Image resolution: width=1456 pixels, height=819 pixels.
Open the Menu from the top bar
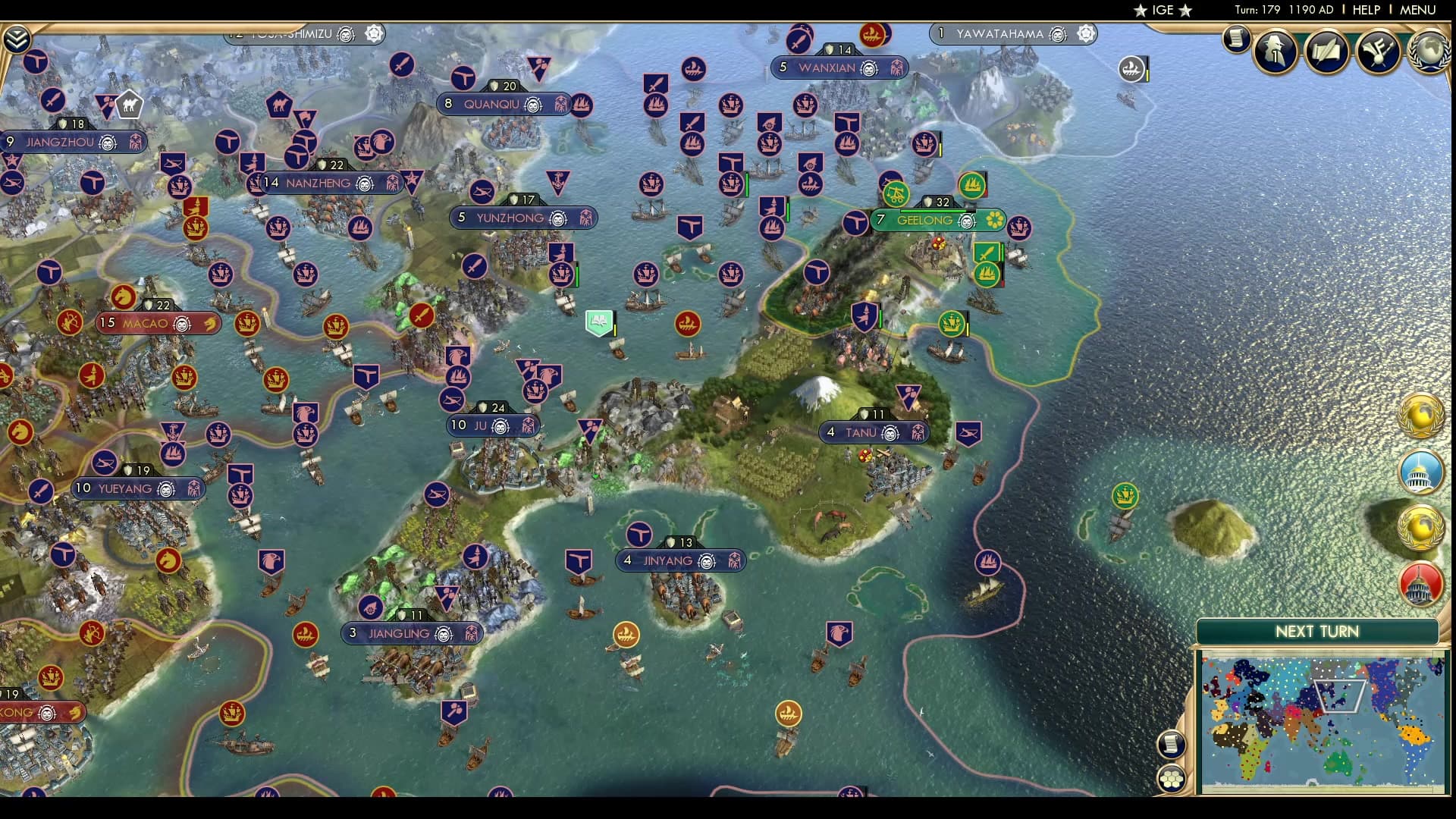(x=1417, y=10)
